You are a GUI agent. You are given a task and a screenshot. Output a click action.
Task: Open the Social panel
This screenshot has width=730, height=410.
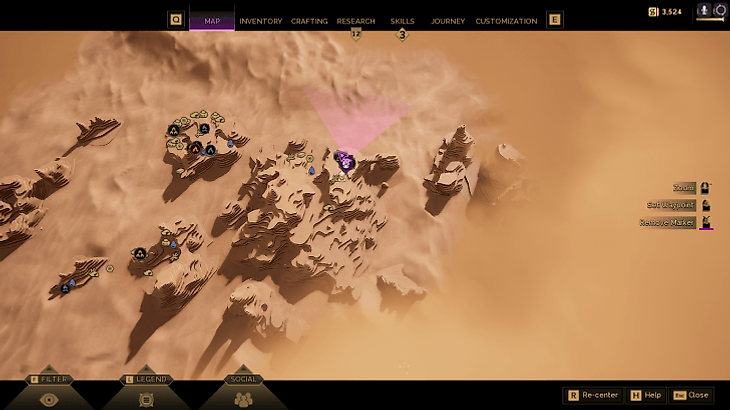244,392
